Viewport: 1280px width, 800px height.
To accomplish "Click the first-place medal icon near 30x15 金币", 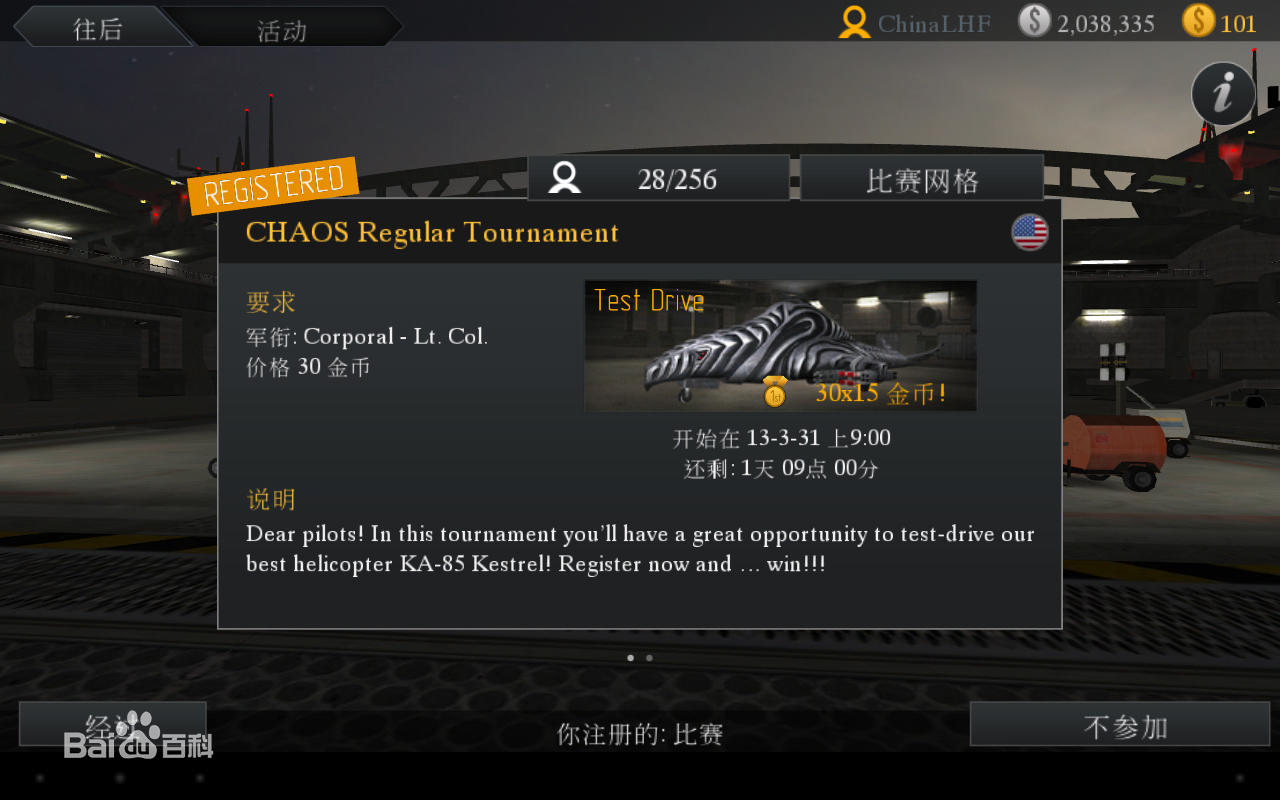I will click(x=774, y=393).
